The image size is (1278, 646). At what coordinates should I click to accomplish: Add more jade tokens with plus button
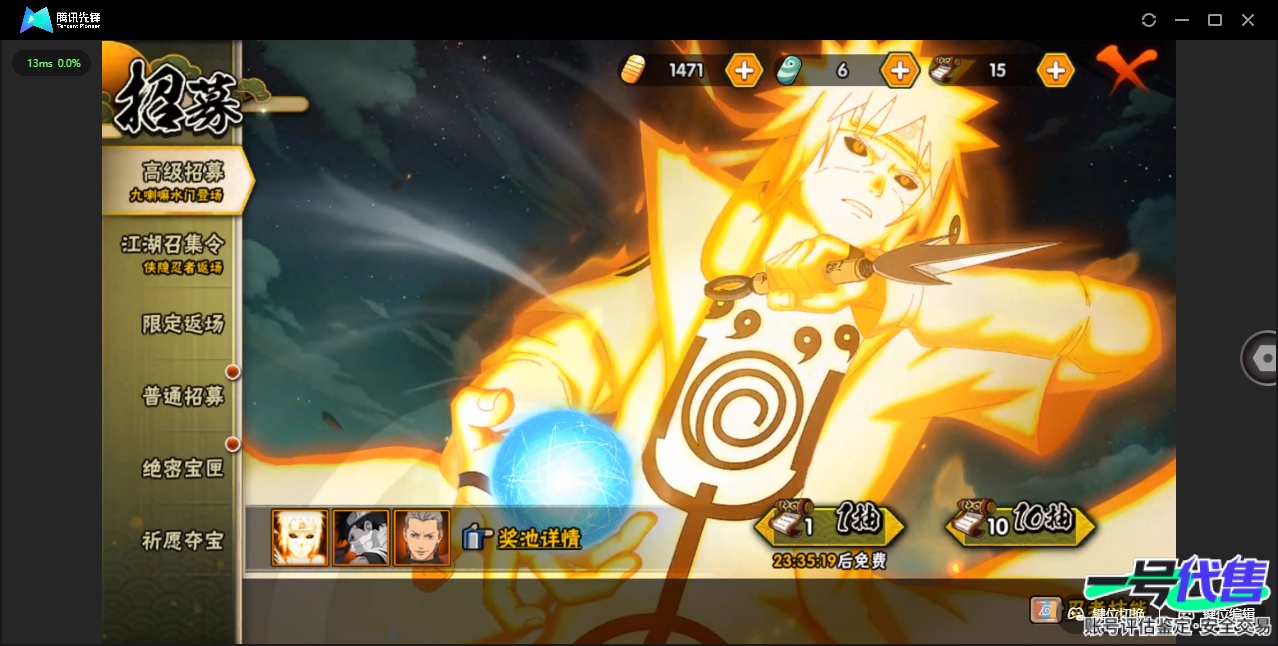point(899,70)
